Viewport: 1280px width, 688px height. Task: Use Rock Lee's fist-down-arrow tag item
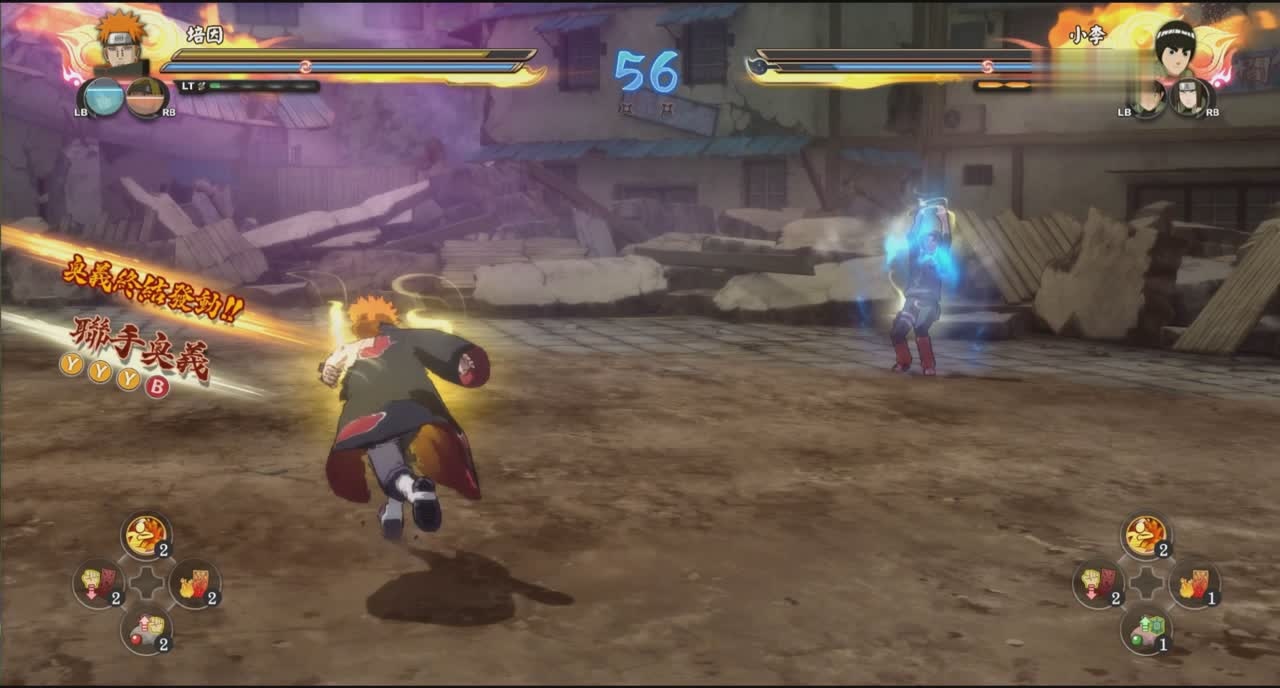coord(1098,583)
